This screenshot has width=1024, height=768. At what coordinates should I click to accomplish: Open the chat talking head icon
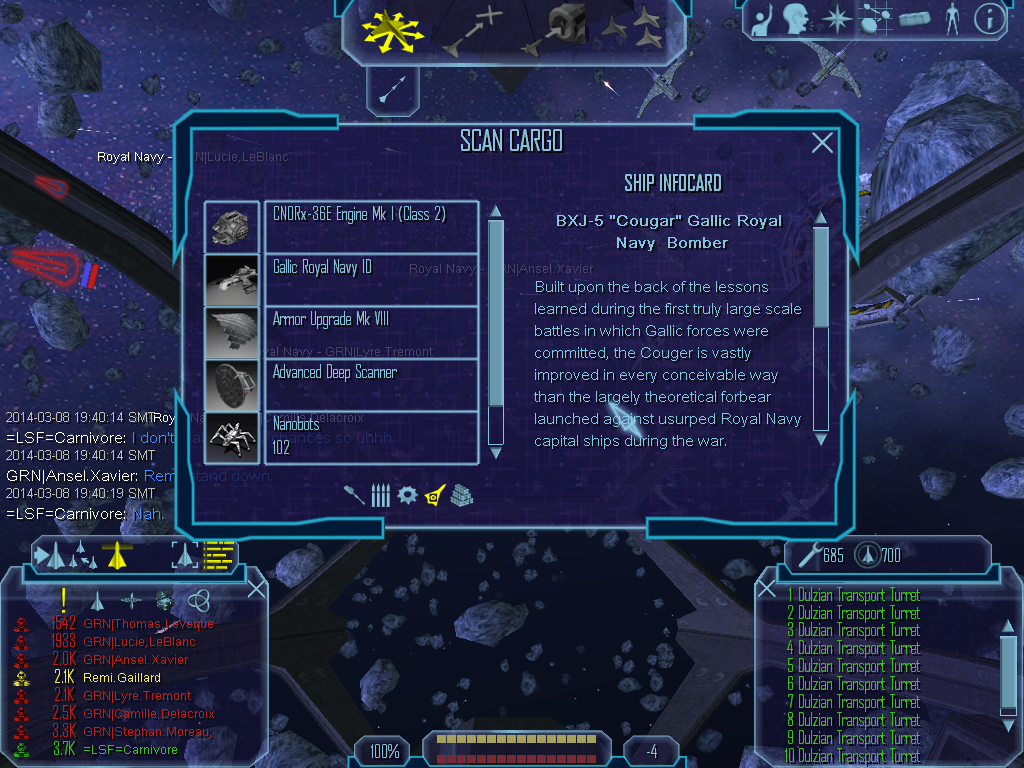796,18
